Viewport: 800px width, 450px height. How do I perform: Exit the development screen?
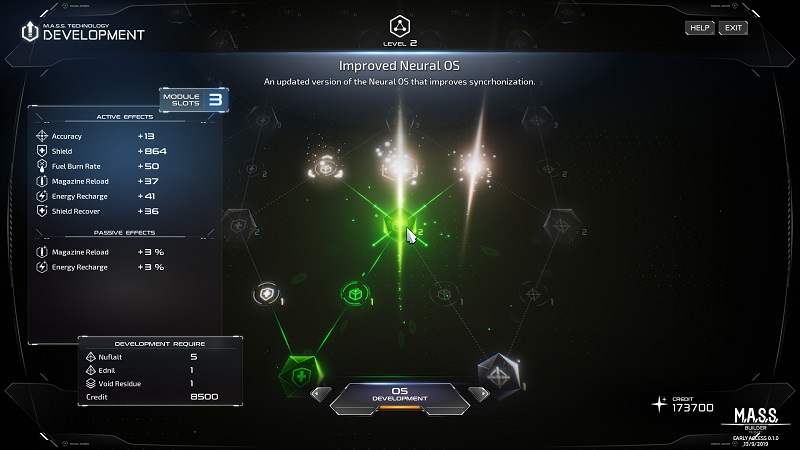click(734, 27)
